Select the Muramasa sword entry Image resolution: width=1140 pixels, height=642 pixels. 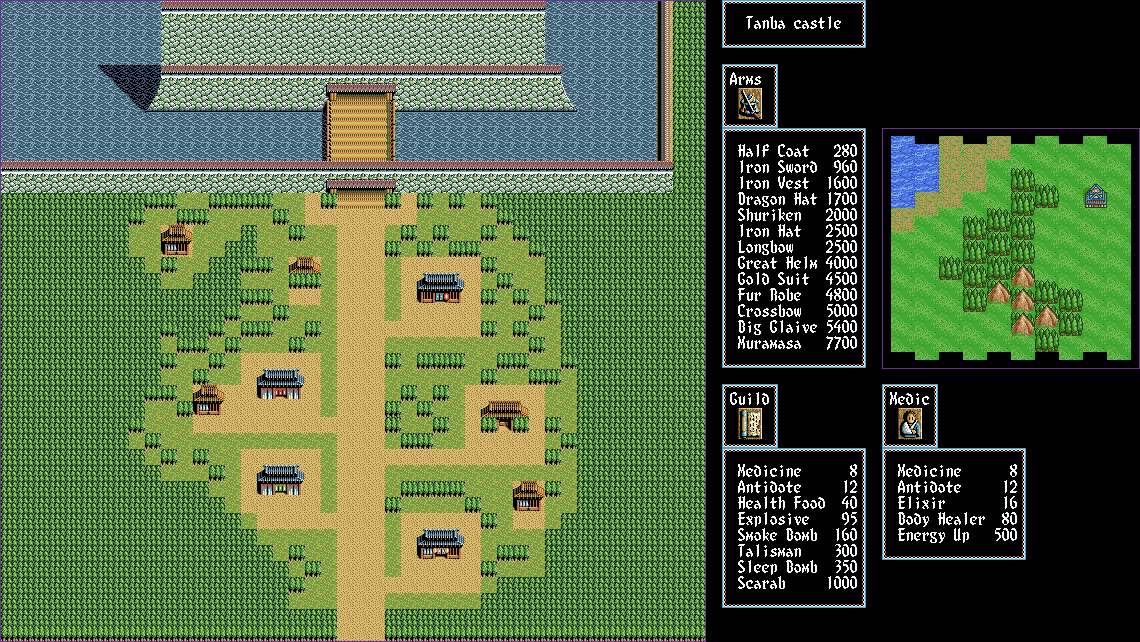(797, 343)
